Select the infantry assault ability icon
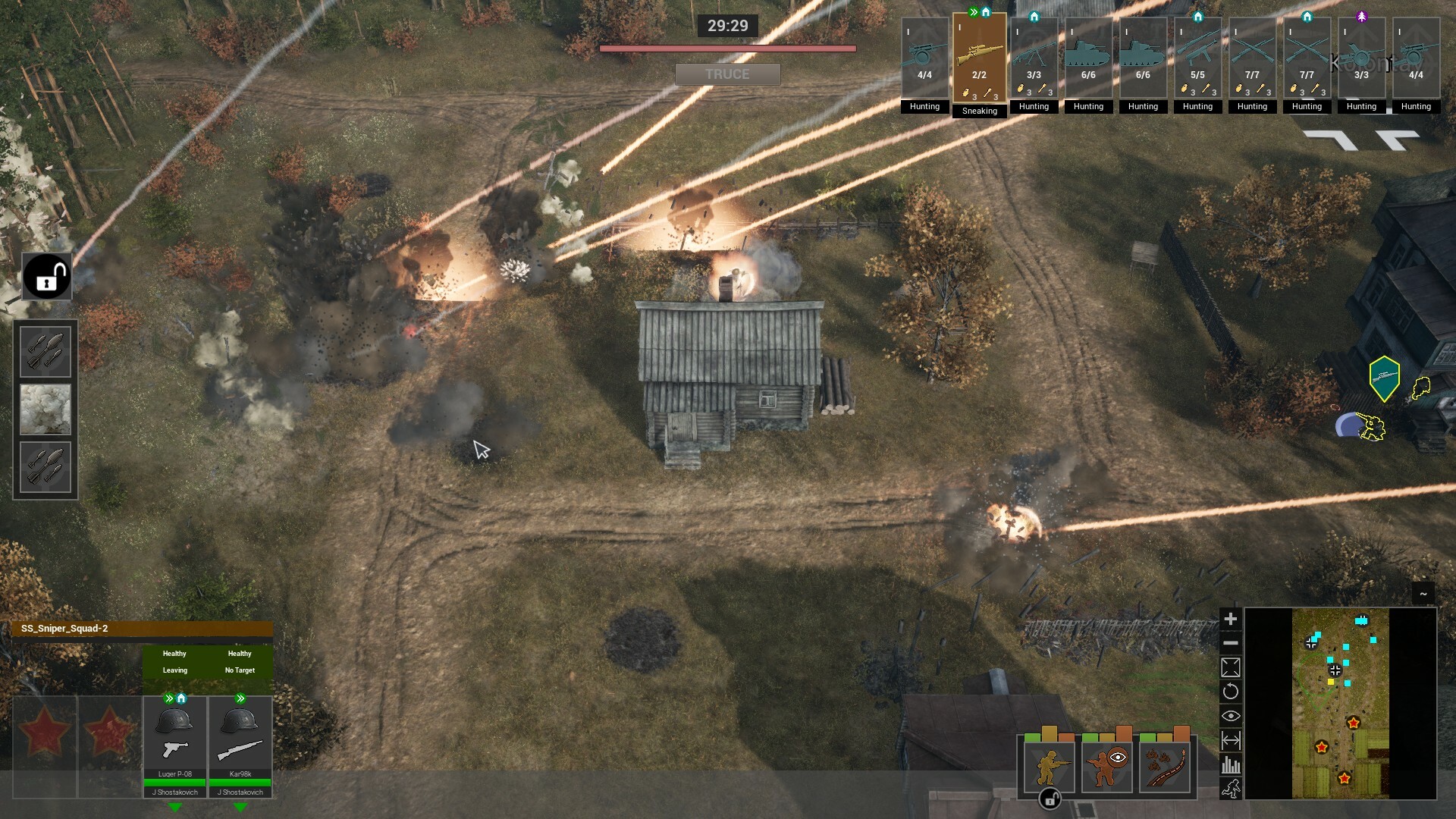The height and width of the screenshot is (819, 1456). 1050,767
